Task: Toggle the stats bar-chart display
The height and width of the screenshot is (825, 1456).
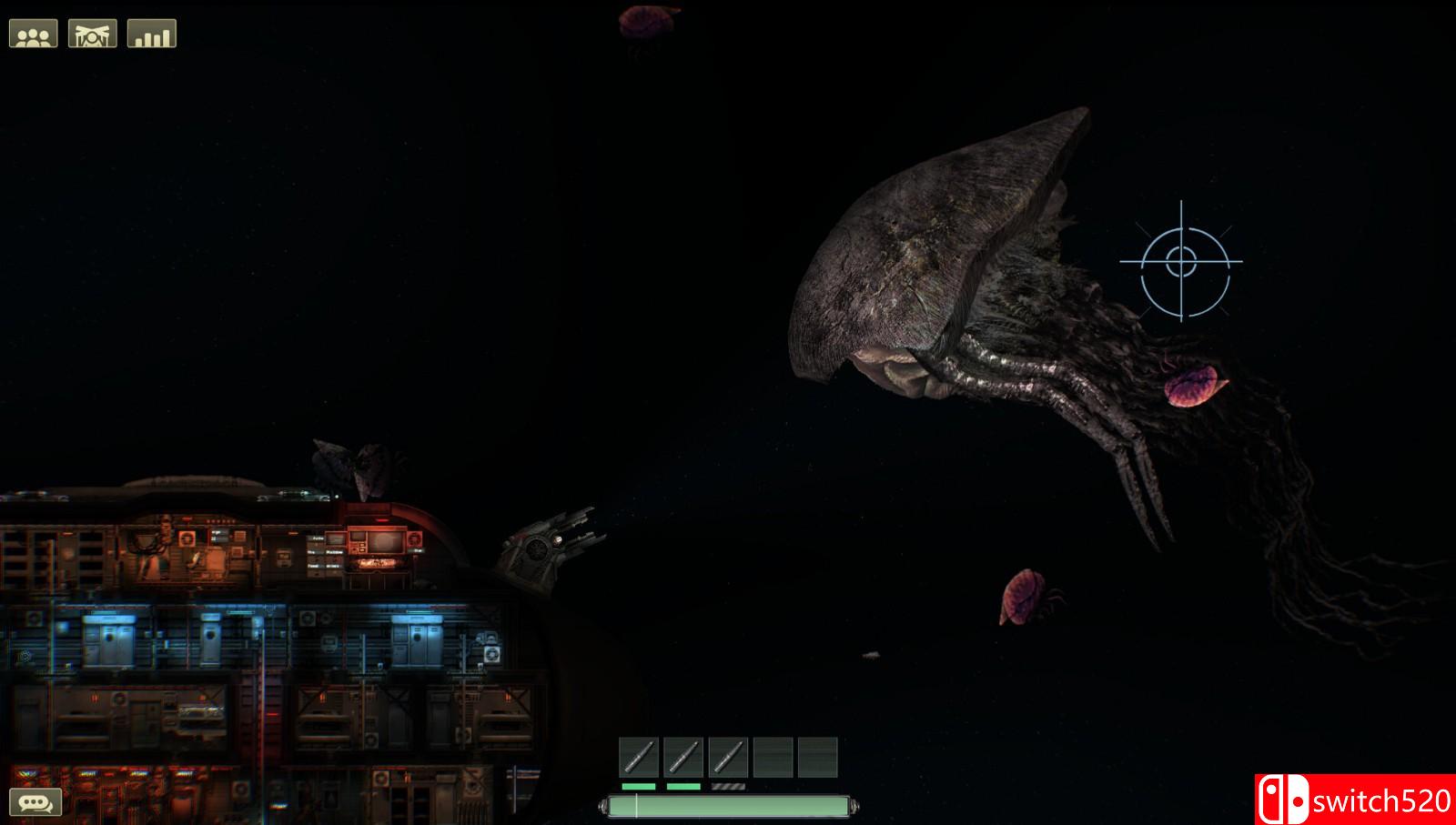Action: 151,33
